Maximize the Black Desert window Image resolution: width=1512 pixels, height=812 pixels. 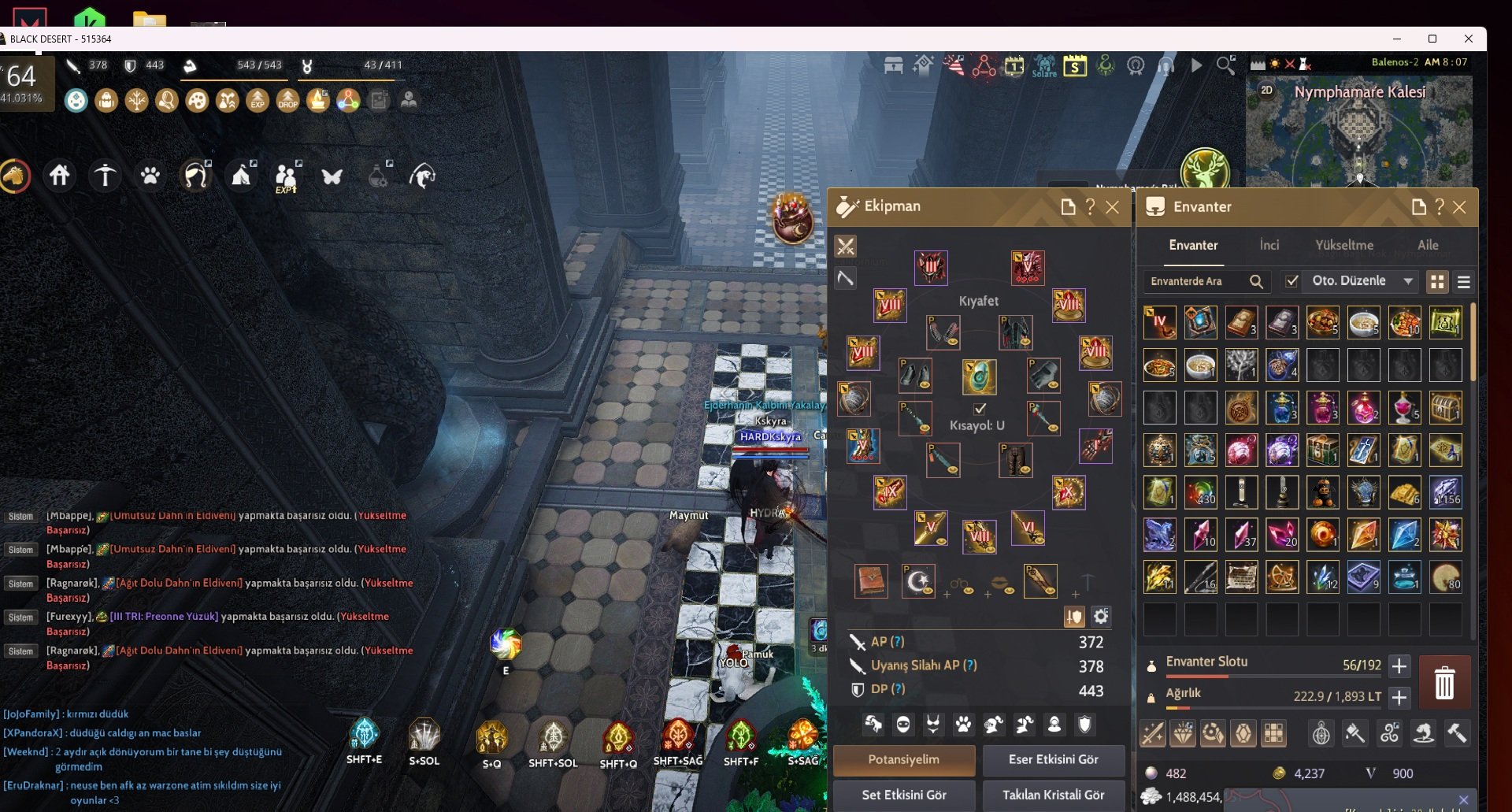point(1432,39)
